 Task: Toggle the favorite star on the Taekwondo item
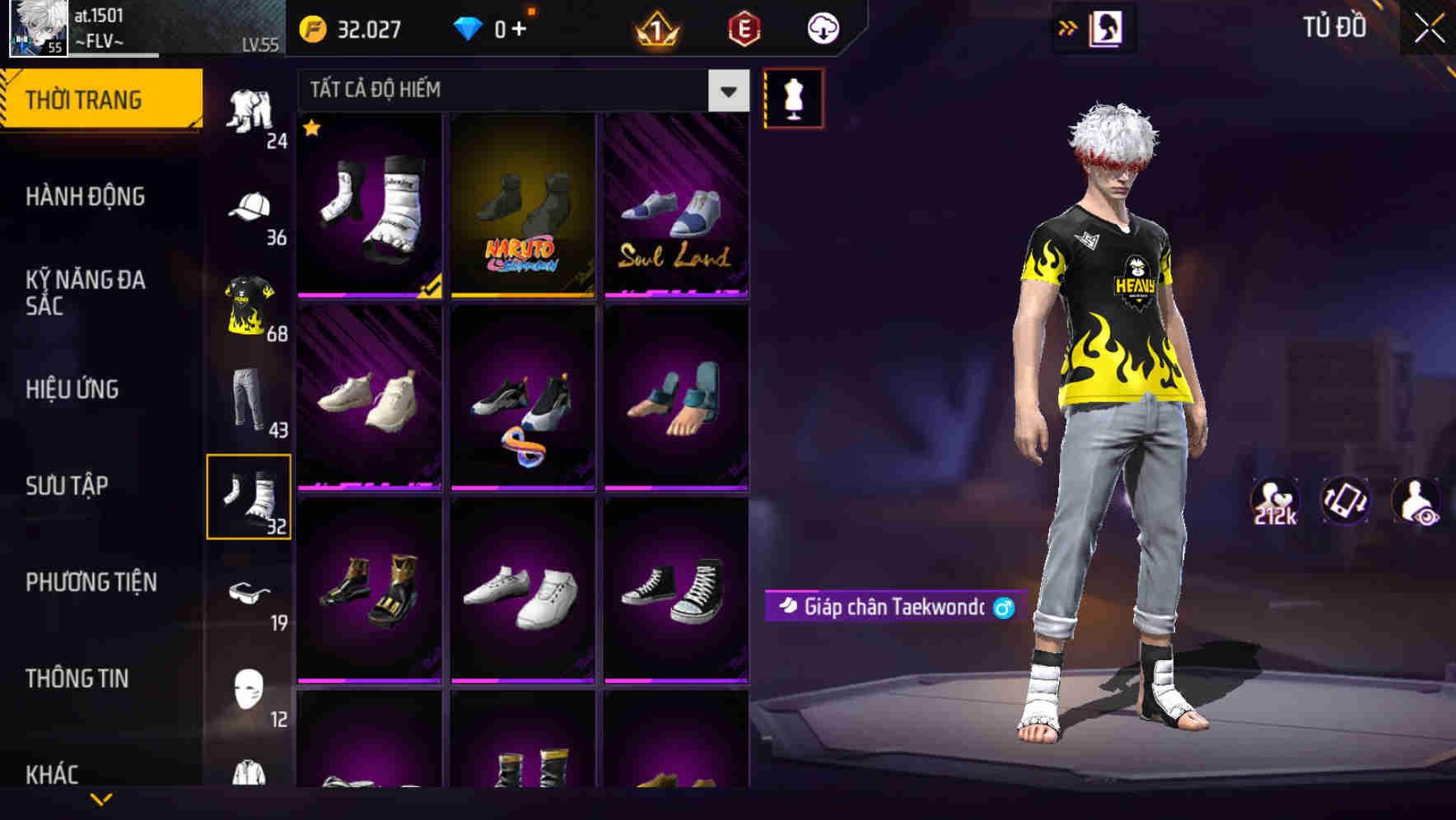tap(311, 129)
